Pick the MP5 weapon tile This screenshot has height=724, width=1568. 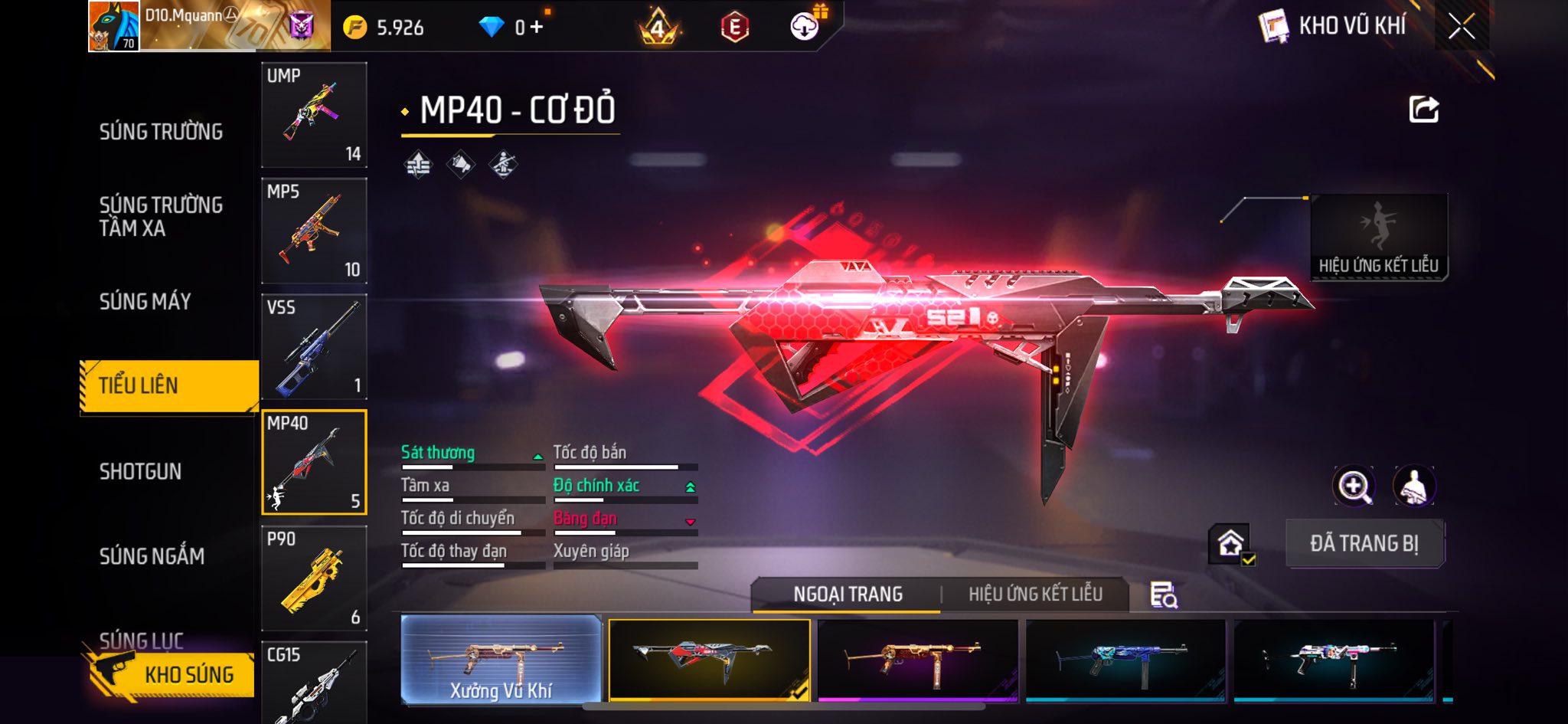pos(314,231)
